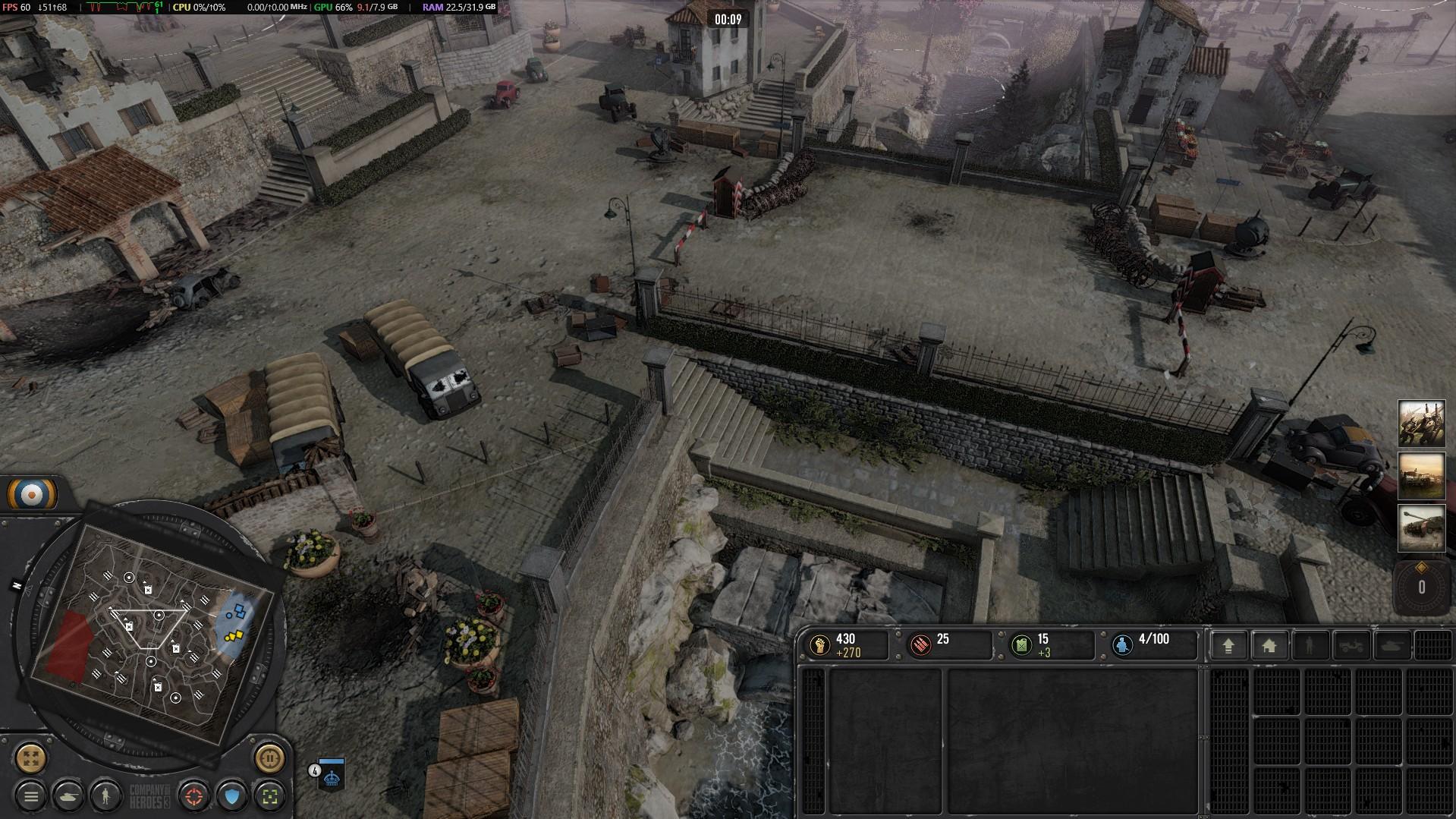Open the headquarters house tab

click(x=1269, y=646)
